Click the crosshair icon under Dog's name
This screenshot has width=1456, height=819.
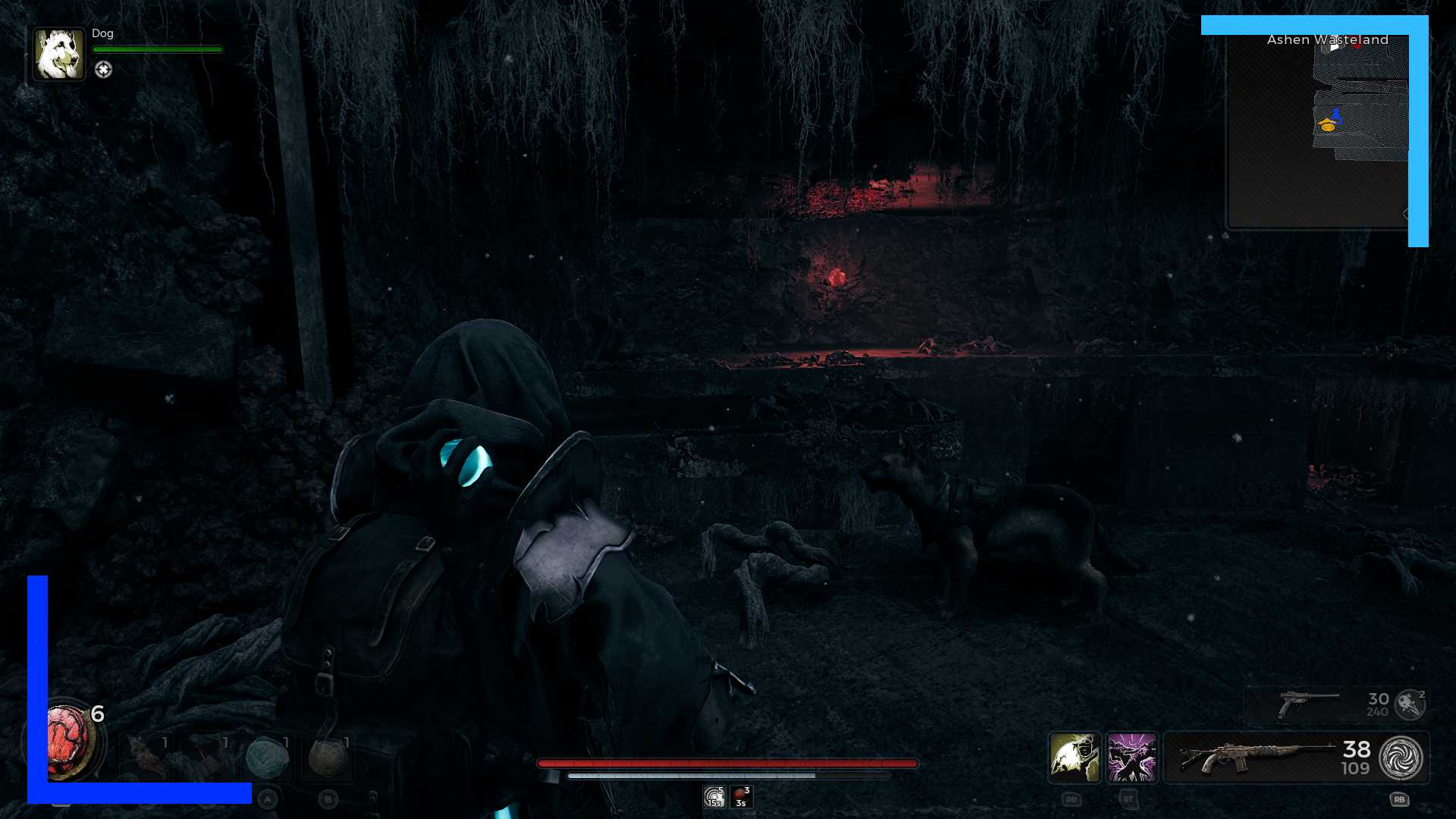(103, 70)
